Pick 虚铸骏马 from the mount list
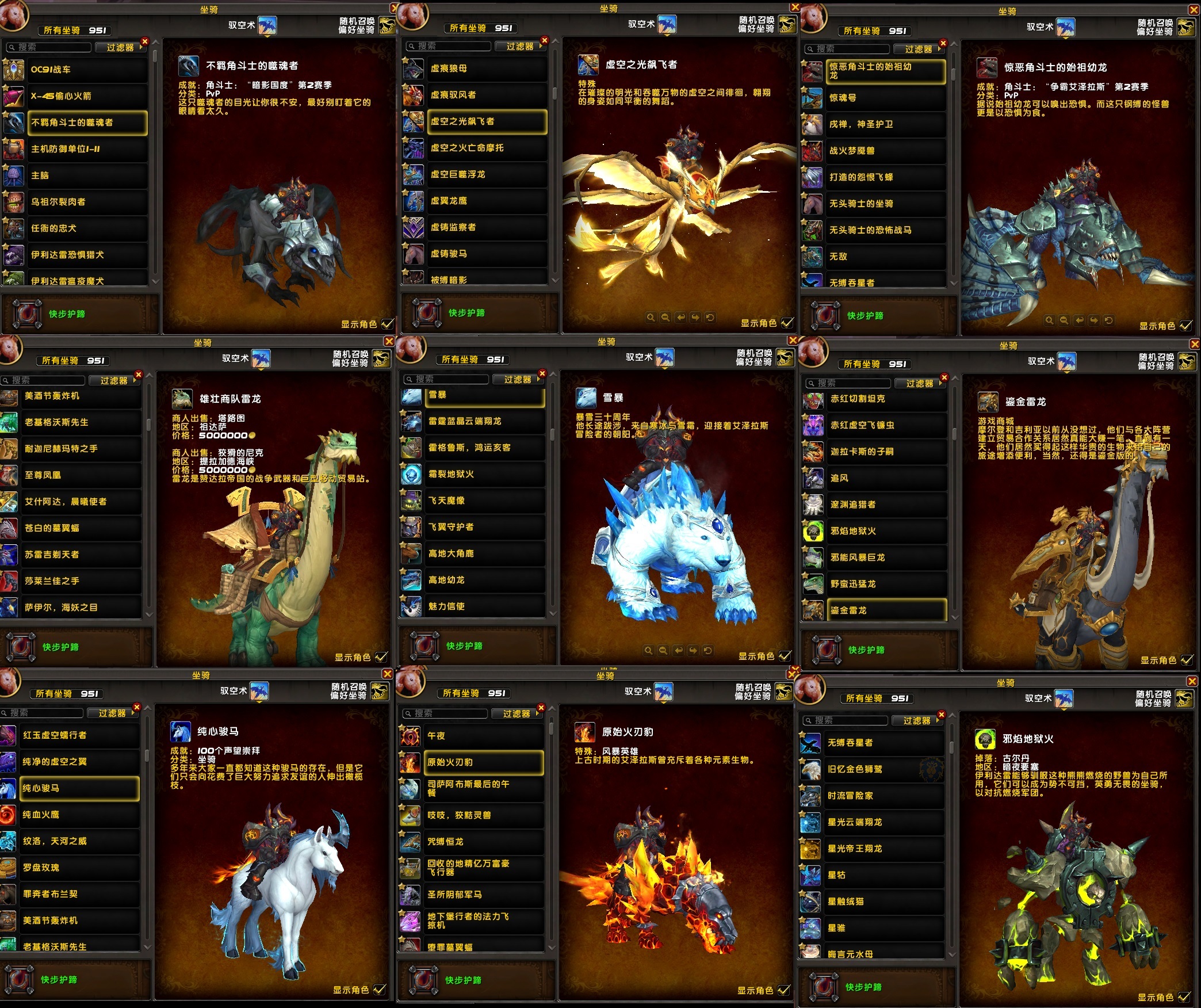Screen dimensions: 1201x1008 click(x=486, y=254)
